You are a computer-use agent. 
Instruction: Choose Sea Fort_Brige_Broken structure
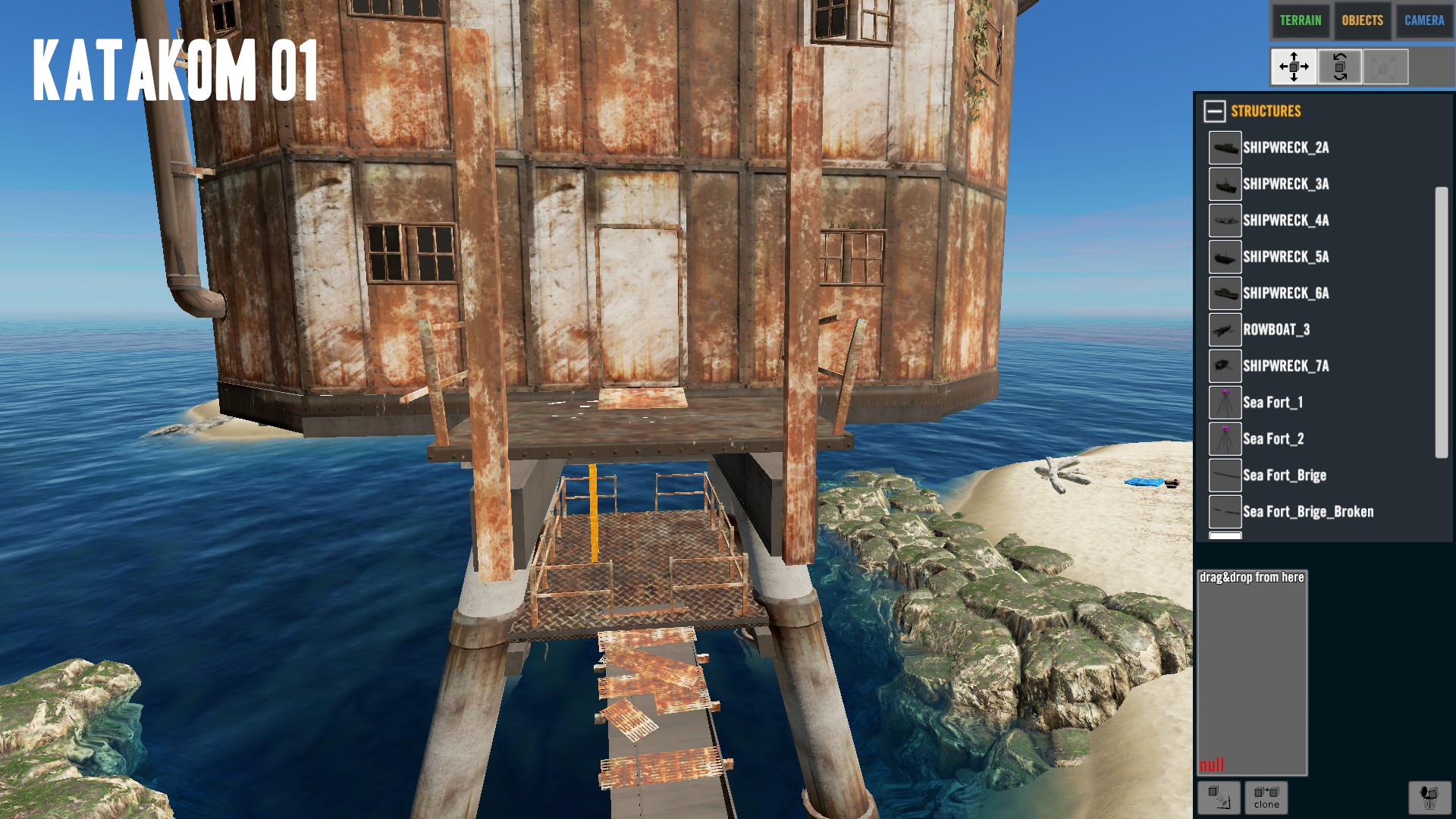pos(1307,512)
